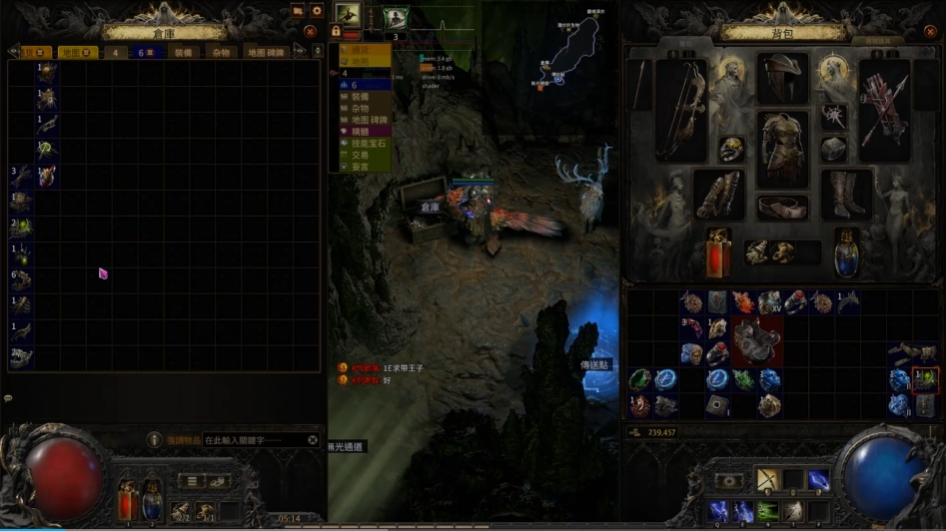Close the stash window

click(310, 31)
